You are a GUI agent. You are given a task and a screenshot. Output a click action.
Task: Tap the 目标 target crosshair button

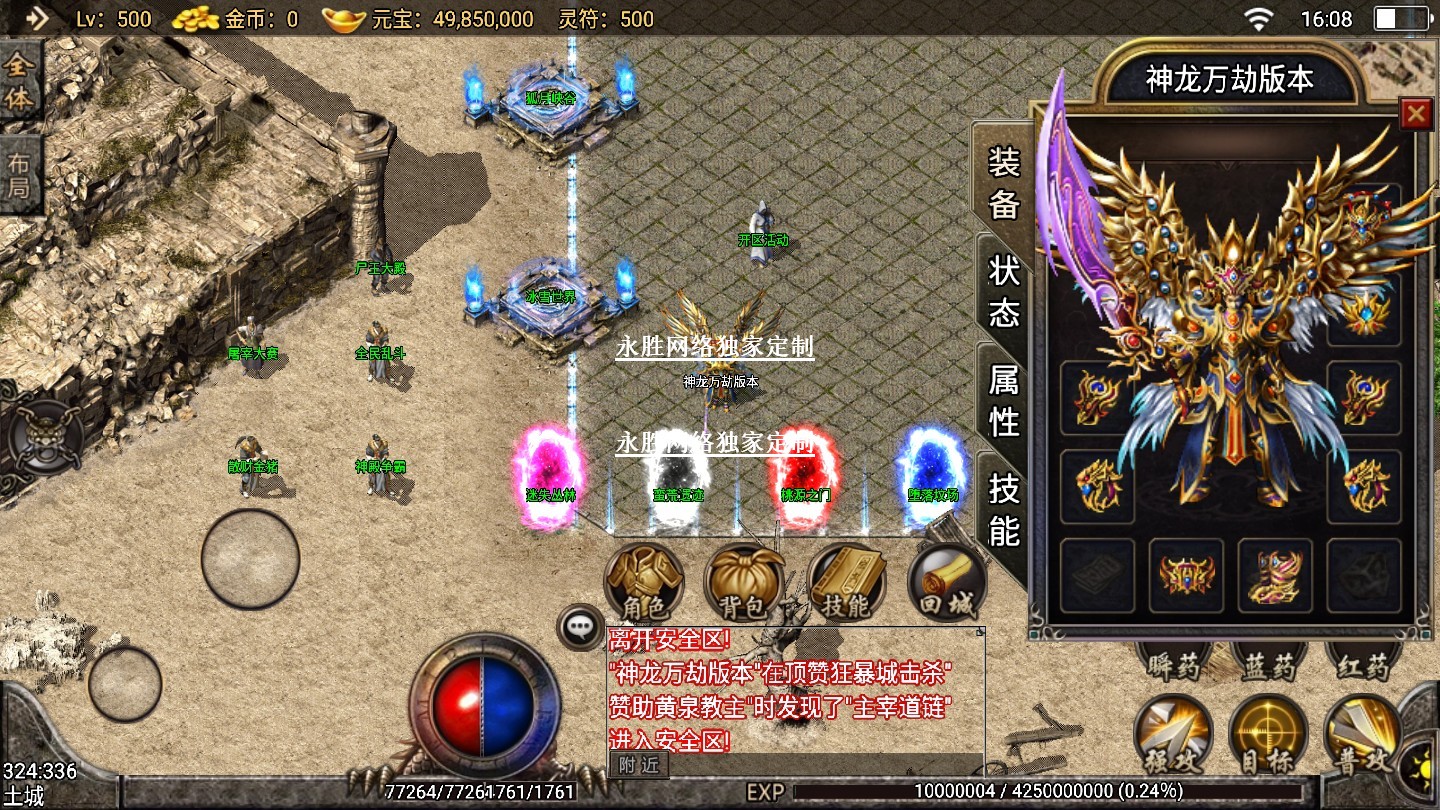[1268, 735]
